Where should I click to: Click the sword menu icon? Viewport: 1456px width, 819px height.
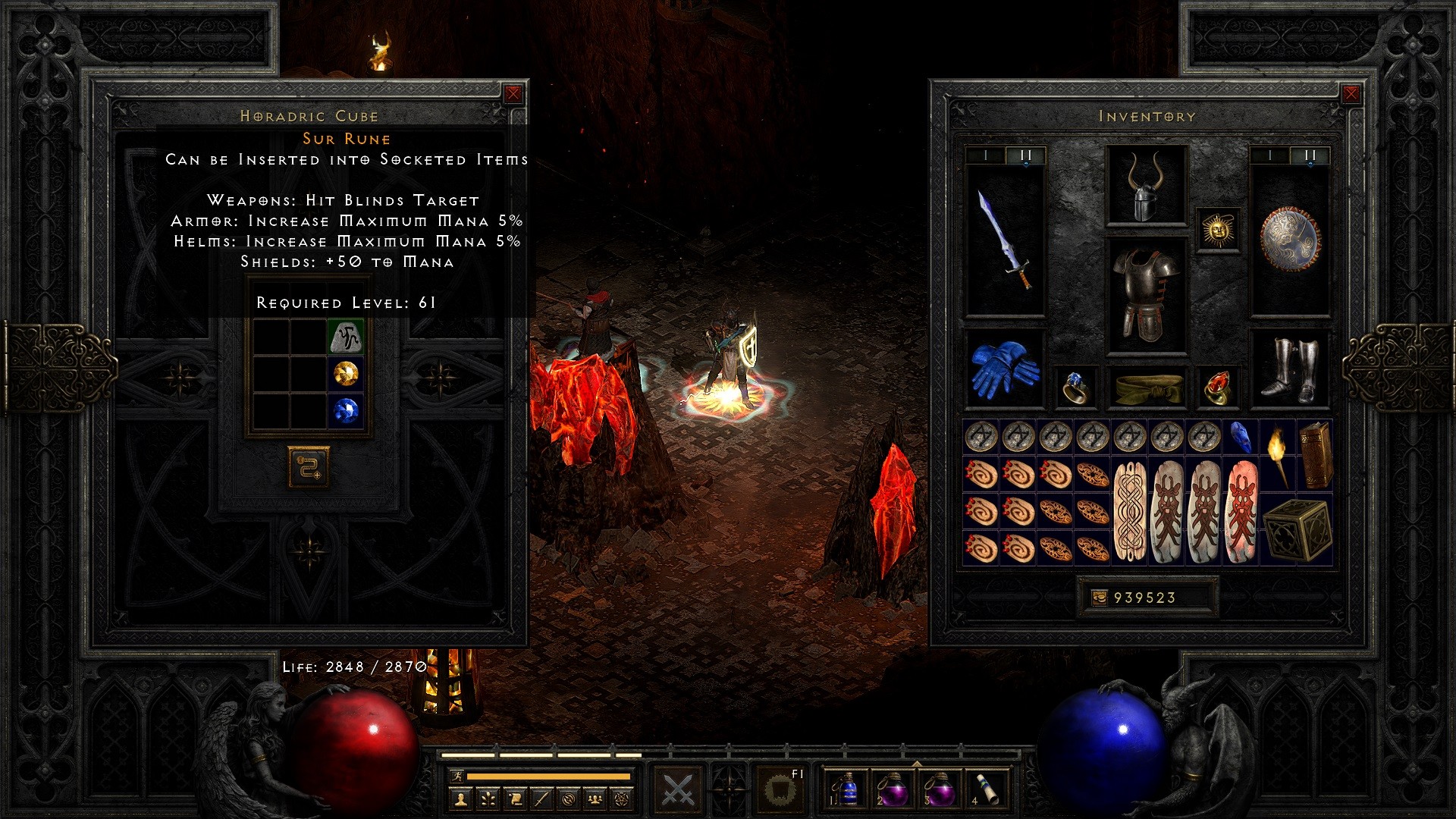coord(541,798)
